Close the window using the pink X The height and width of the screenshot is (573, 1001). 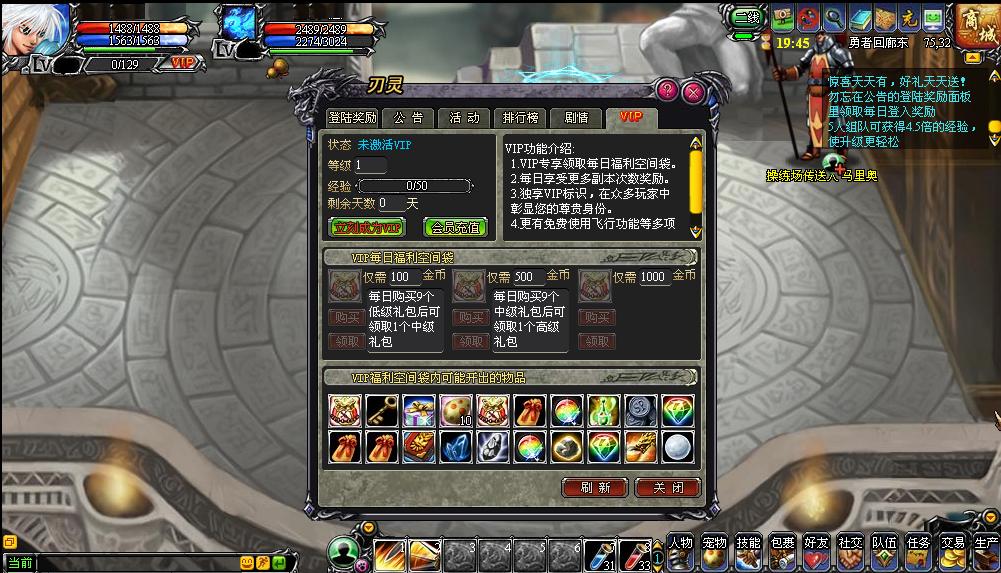(692, 92)
